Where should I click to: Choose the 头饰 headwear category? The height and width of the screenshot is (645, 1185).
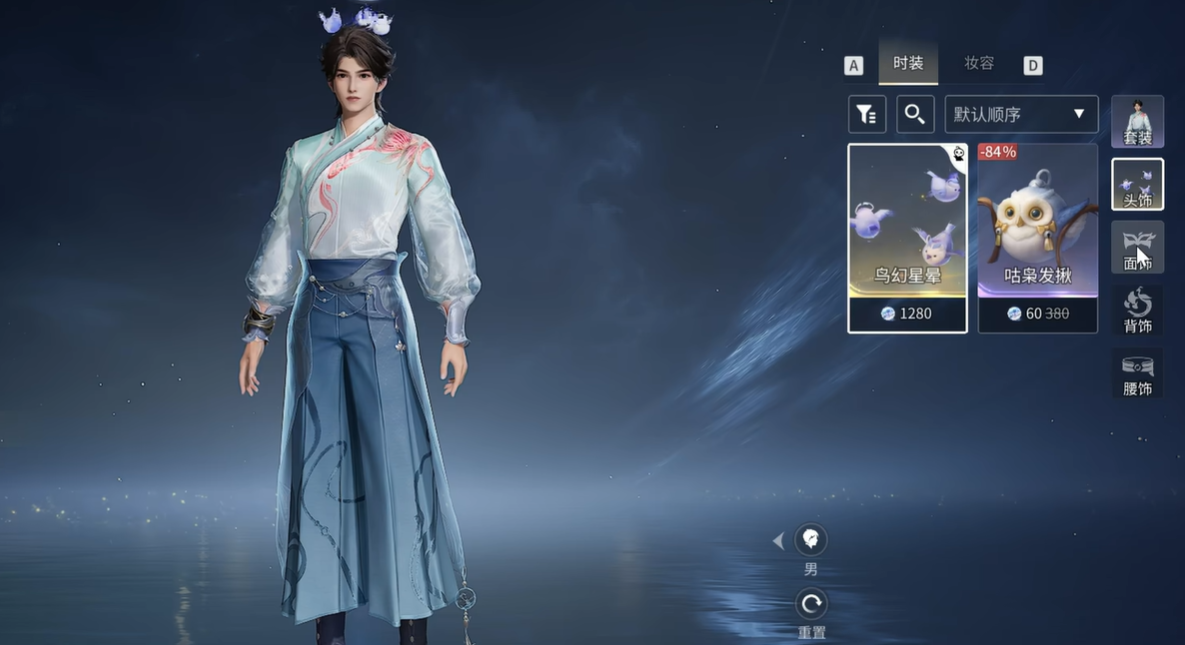click(1137, 184)
